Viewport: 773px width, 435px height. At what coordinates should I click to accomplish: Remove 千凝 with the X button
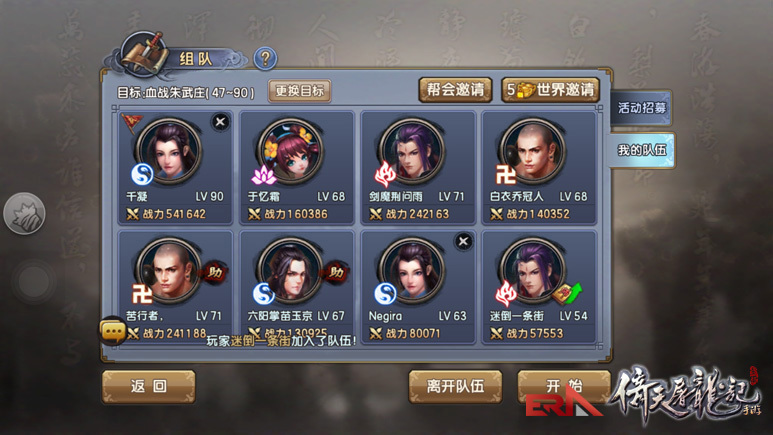(x=221, y=121)
